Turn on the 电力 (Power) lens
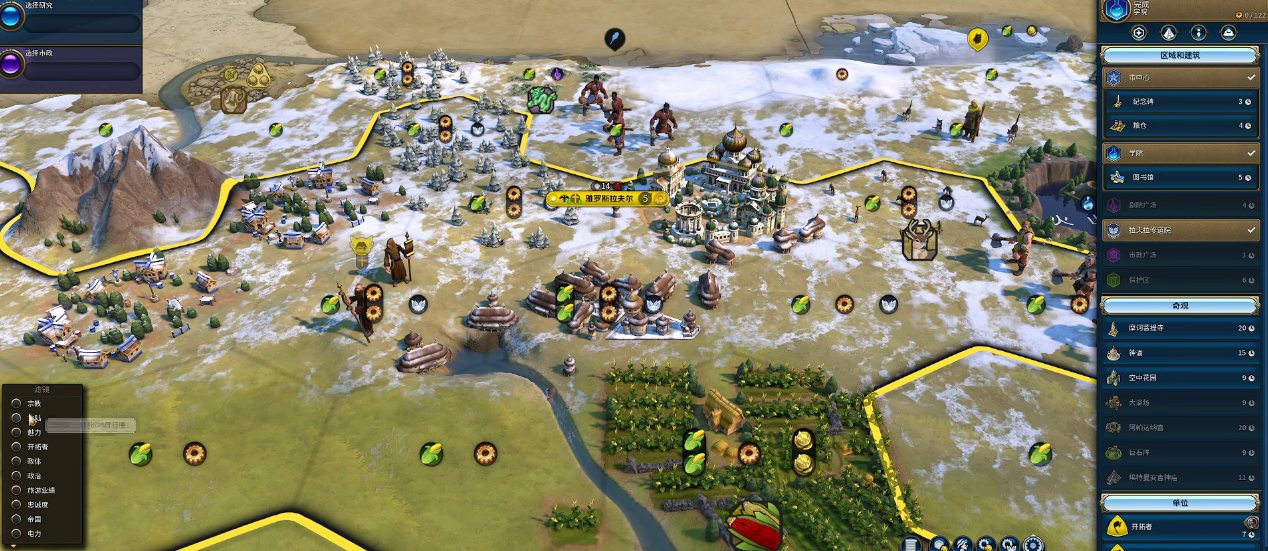Image resolution: width=1268 pixels, height=551 pixels. [35, 534]
